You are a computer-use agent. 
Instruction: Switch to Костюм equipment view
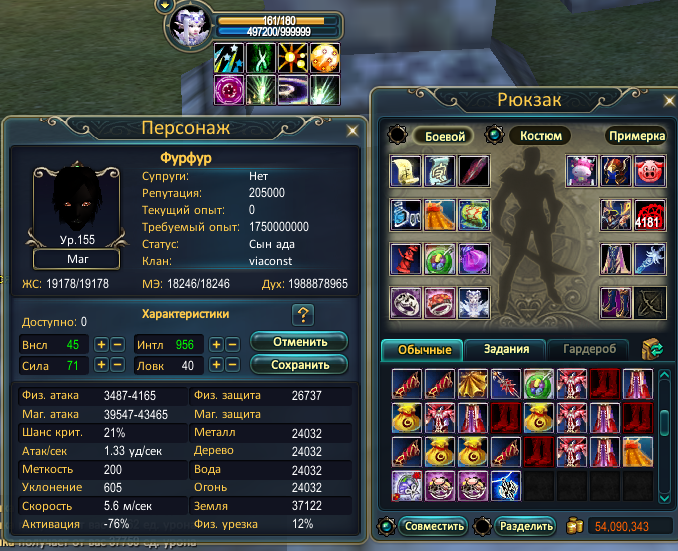(x=540, y=135)
